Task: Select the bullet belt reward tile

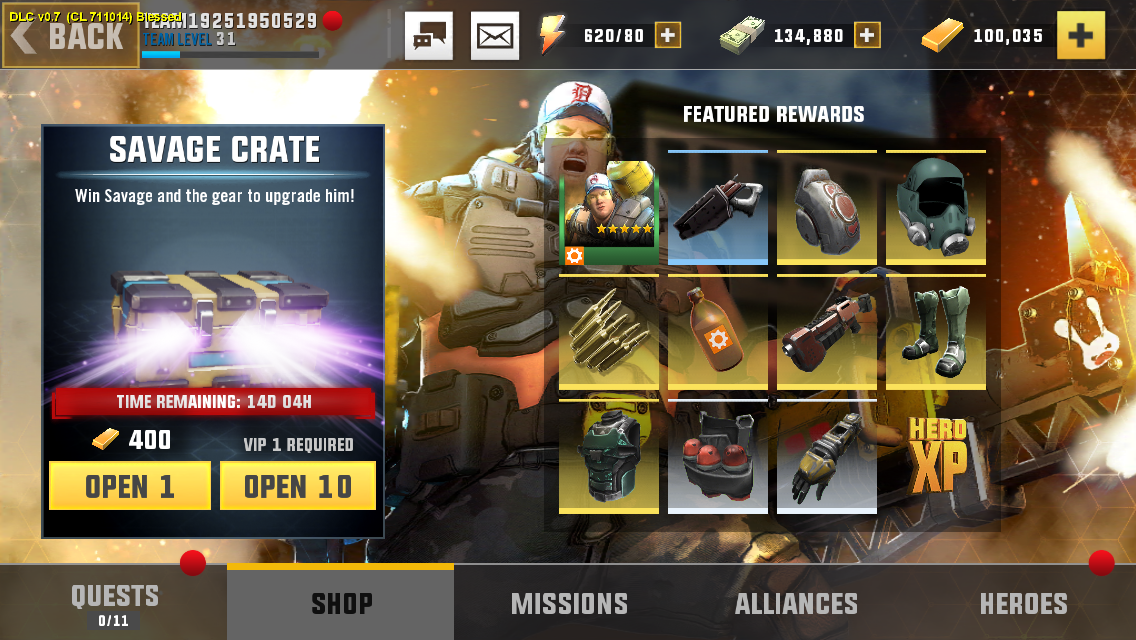Action: [609, 333]
